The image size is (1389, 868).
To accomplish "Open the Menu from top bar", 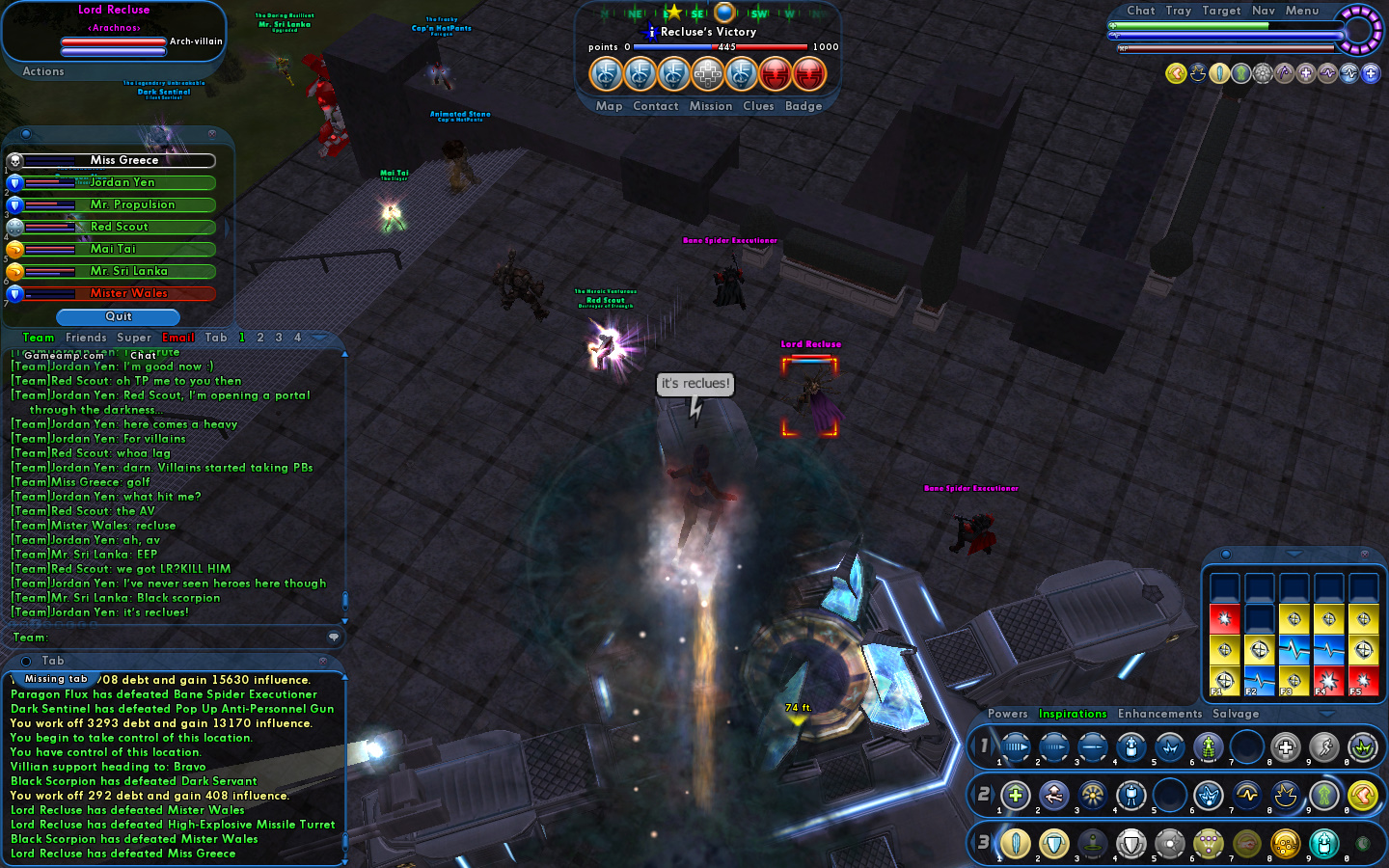I will [x=1301, y=11].
